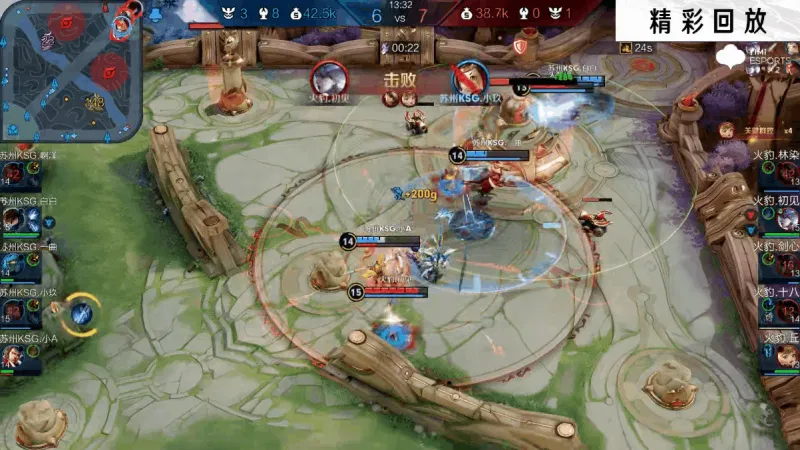The width and height of the screenshot is (800, 450).
Task: Select 苏州KSG.一曲 hero portrait
Action: coord(13,265)
